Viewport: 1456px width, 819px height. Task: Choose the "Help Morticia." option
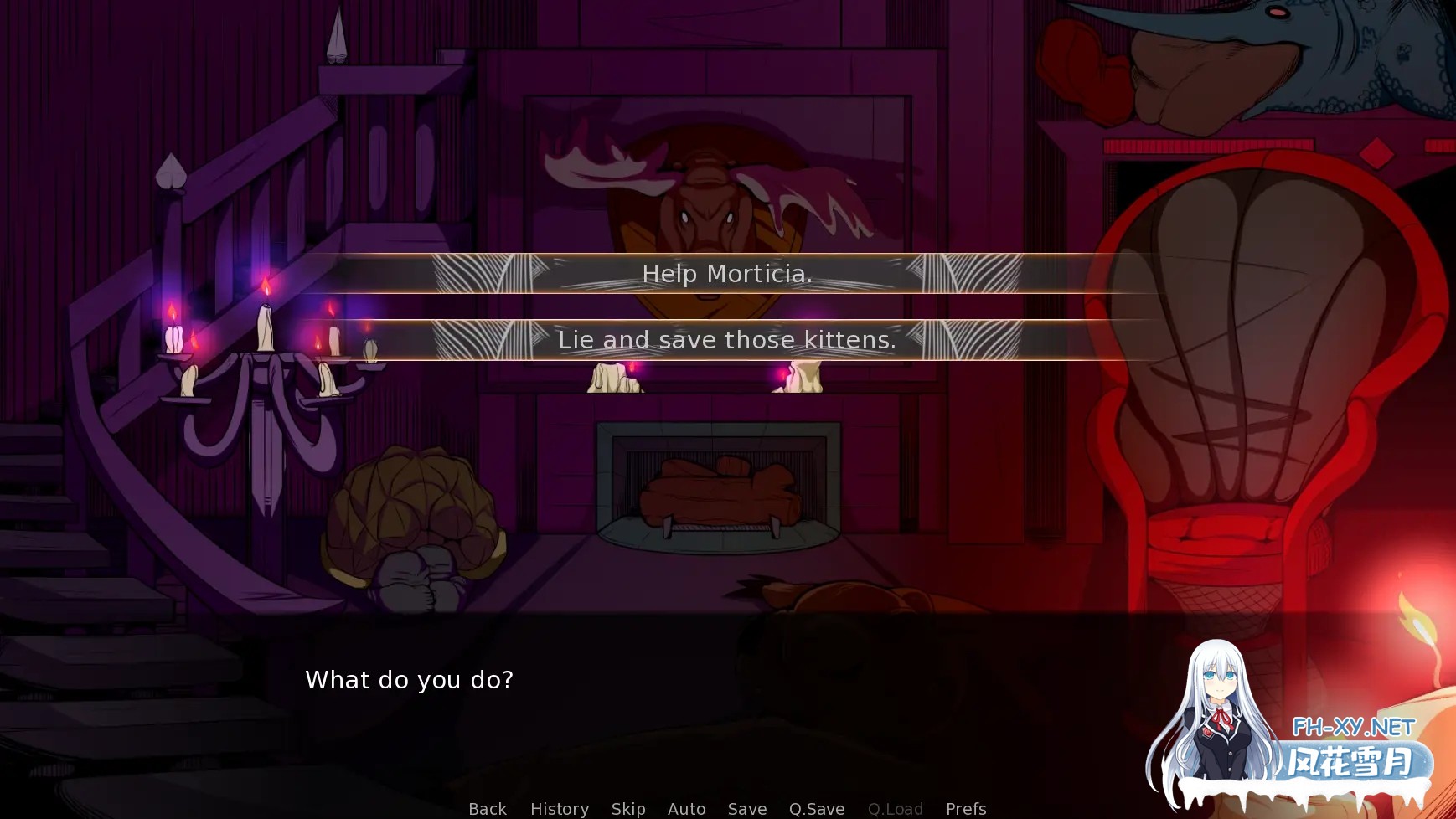tap(727, 274)
